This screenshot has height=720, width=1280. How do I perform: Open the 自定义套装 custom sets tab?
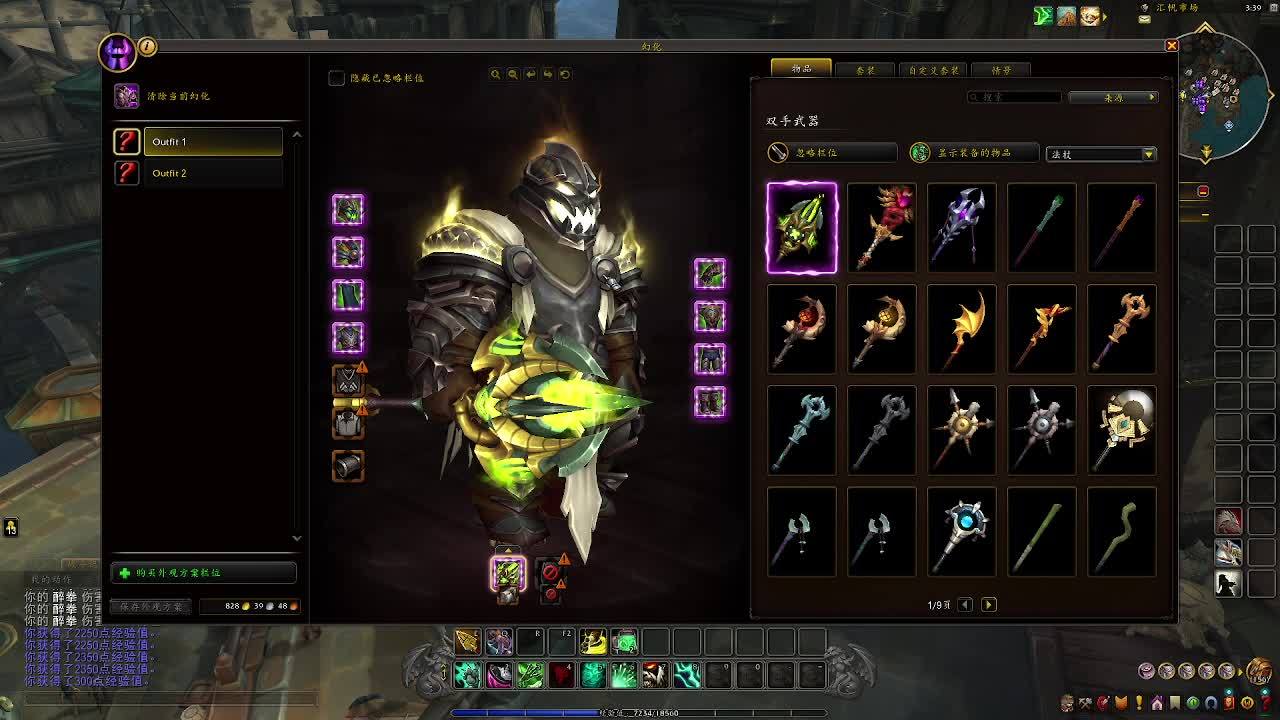point(933,70)
